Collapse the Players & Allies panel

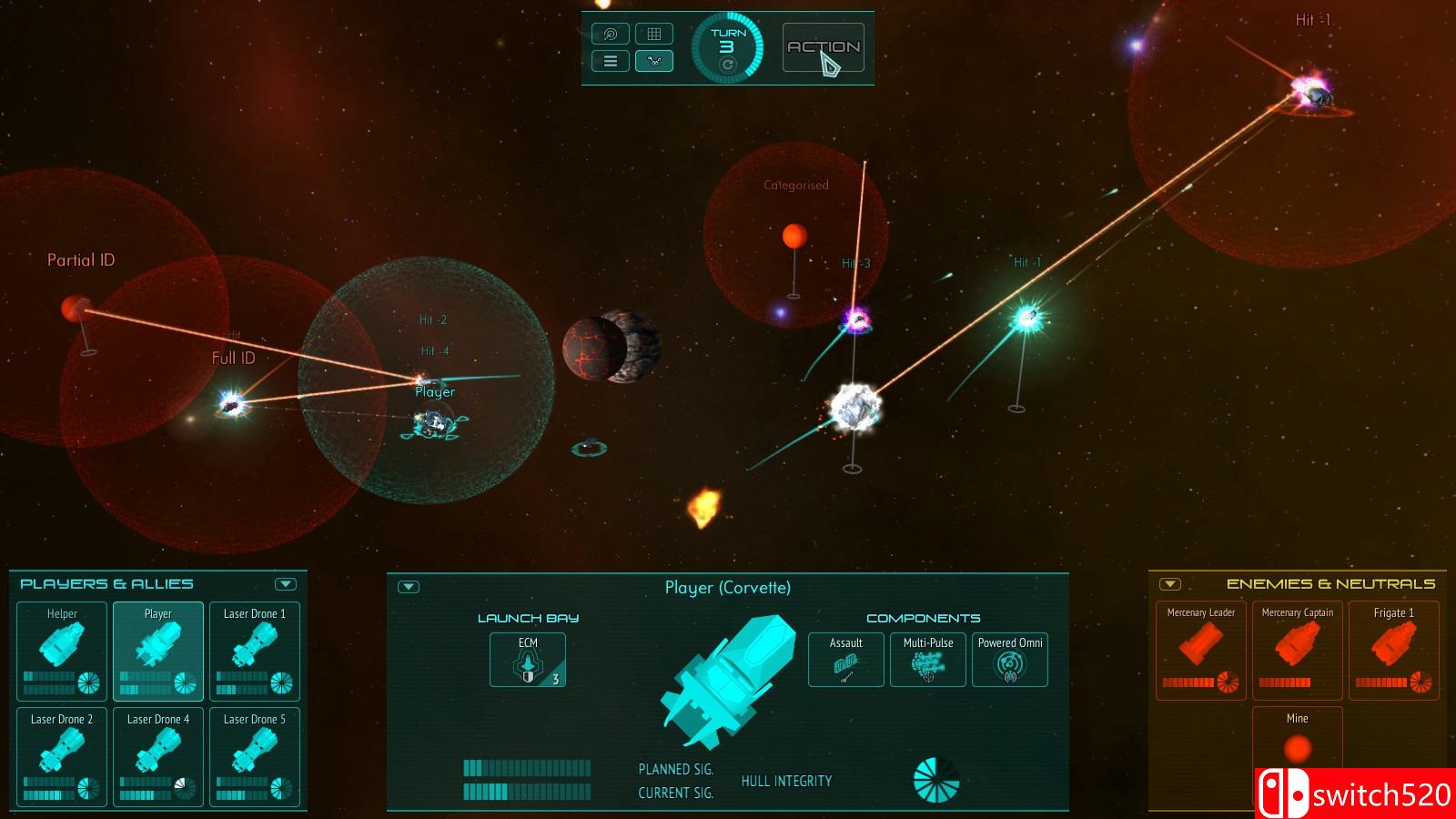point(286,584)
